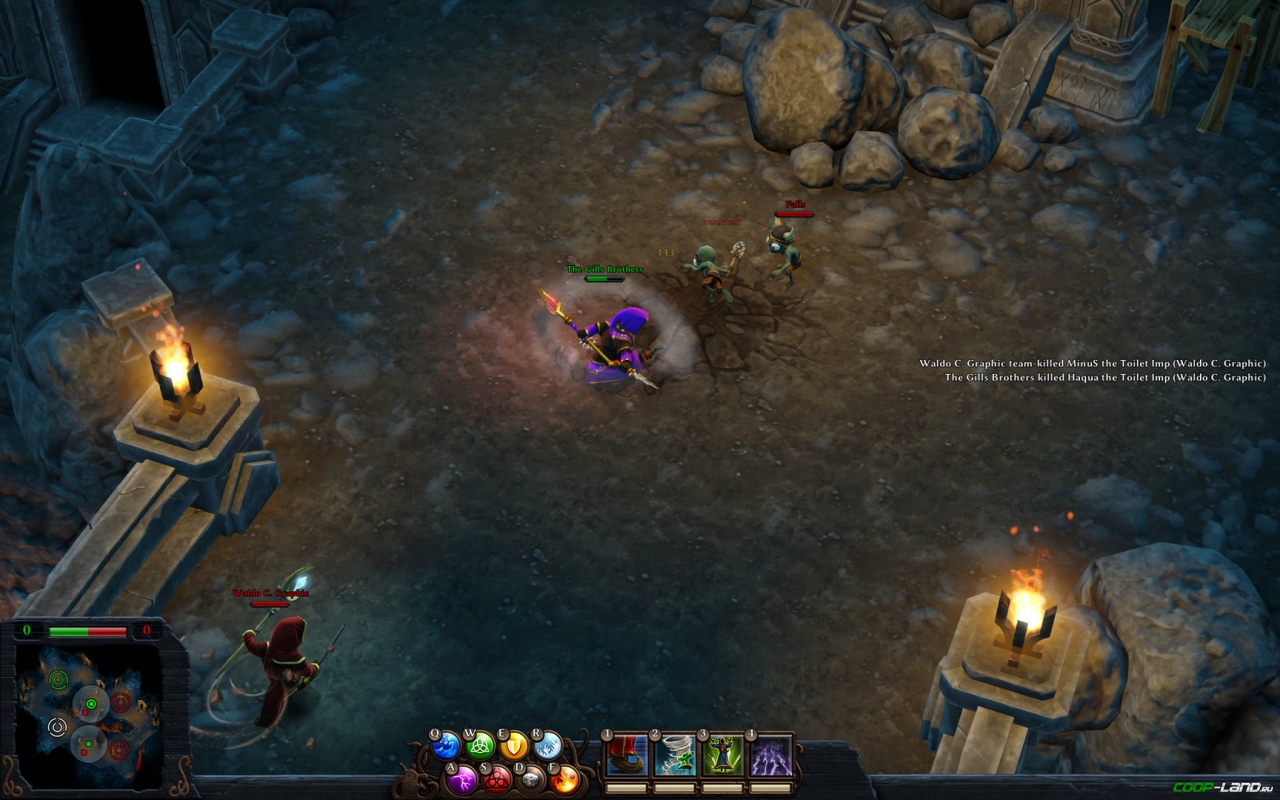This screenshot has width=1280, height=800.
Task: Select the yellow Shield element orb
Action: [x=514, y=745]
